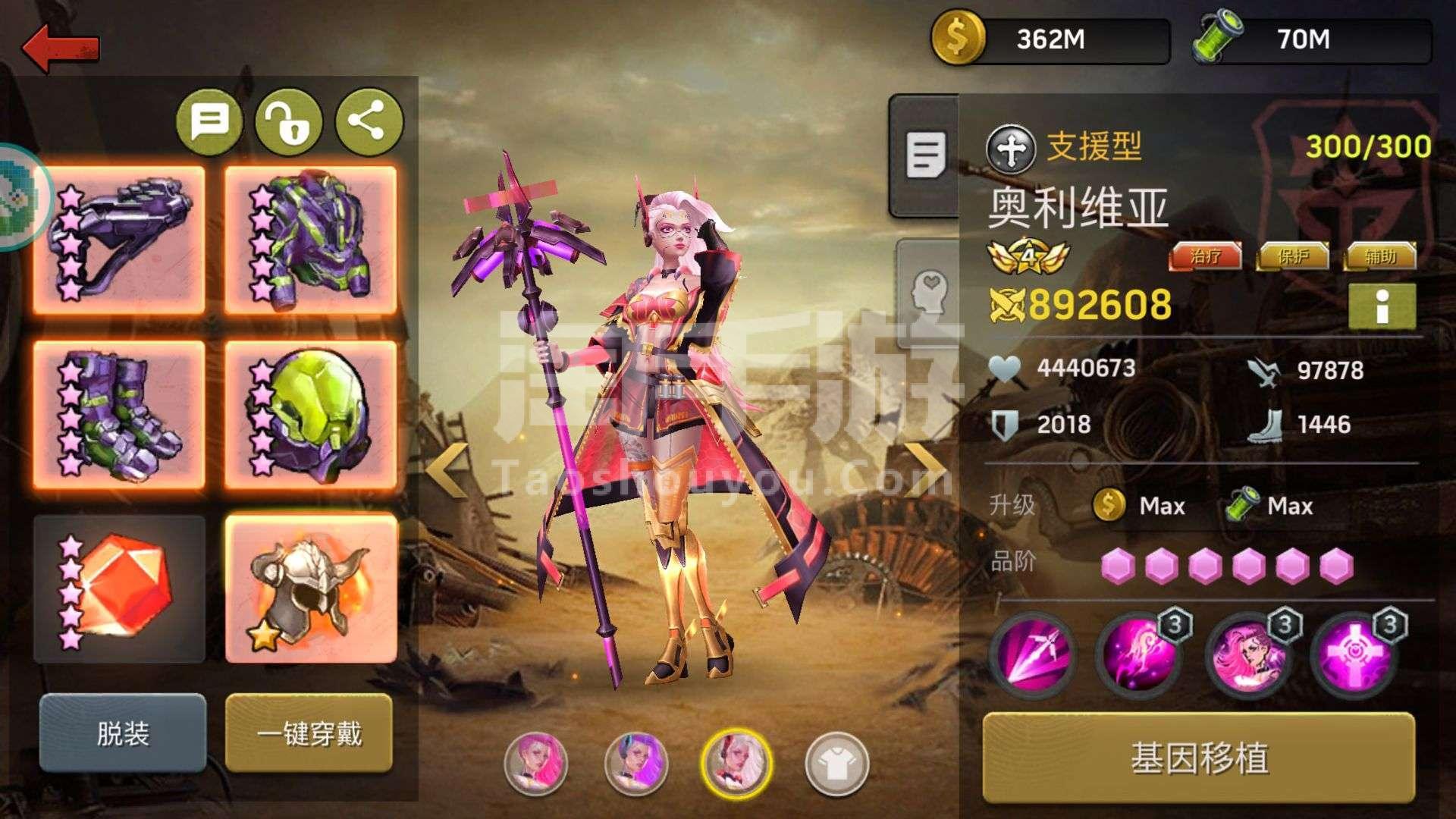Select the purple chest armor slot
1456x819 pixels.
pyautogui.click(x=311, y=240)
